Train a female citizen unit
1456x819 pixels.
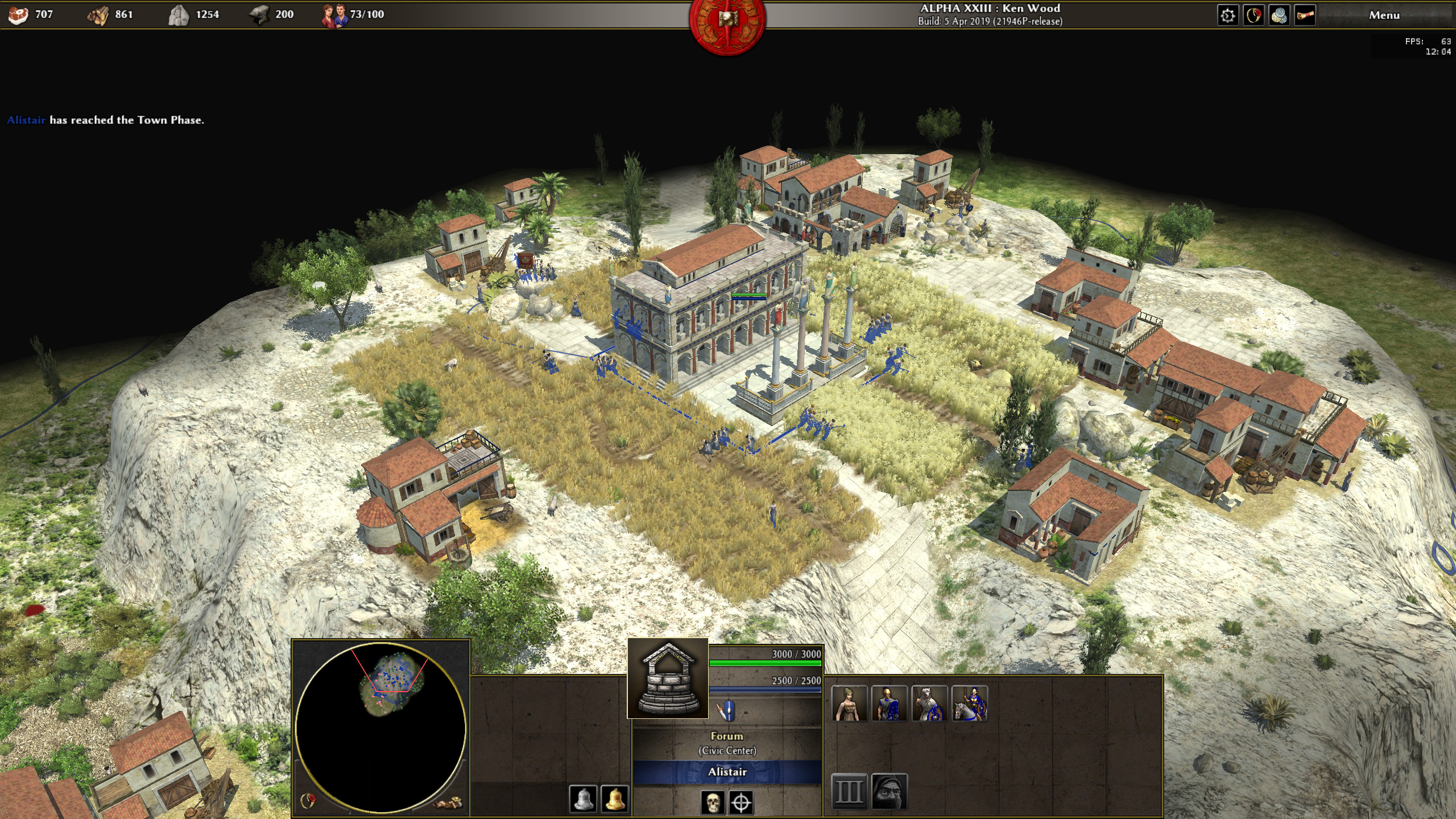pyautogui.click(x=850, y=704)
